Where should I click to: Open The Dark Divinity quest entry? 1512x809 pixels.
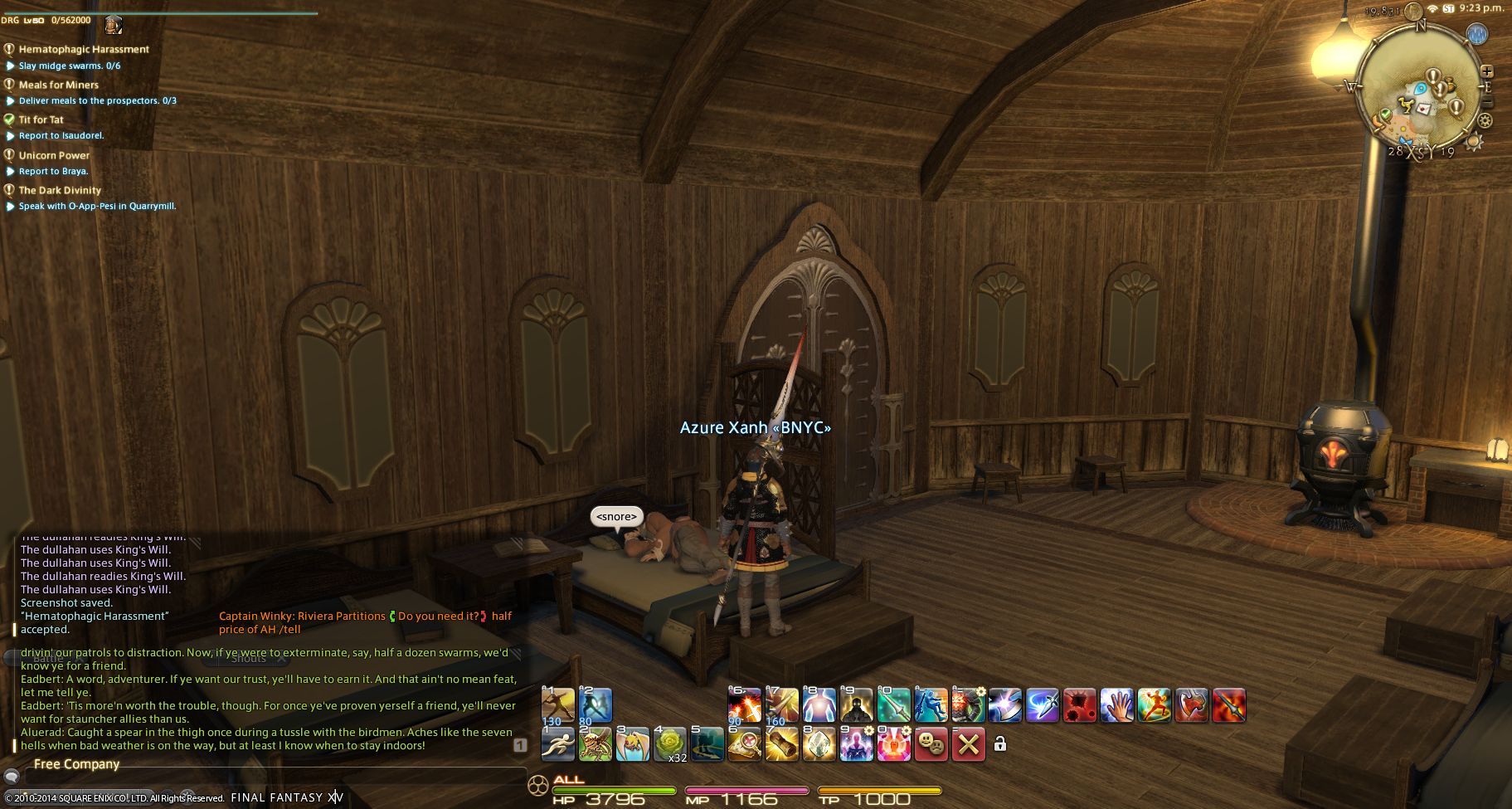coord(60,190)
